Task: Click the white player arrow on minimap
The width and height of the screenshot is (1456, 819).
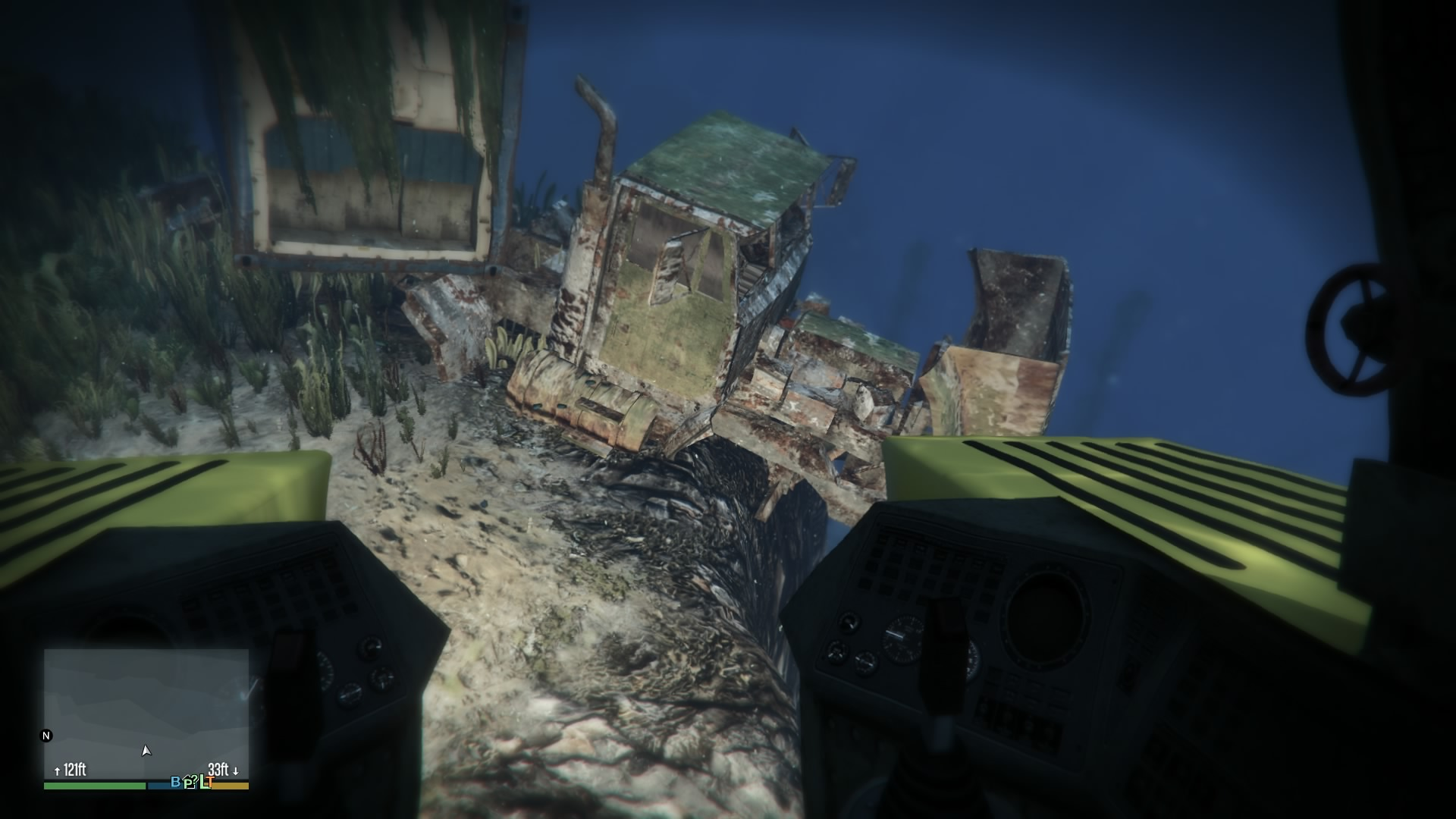Action: (146, 750)
